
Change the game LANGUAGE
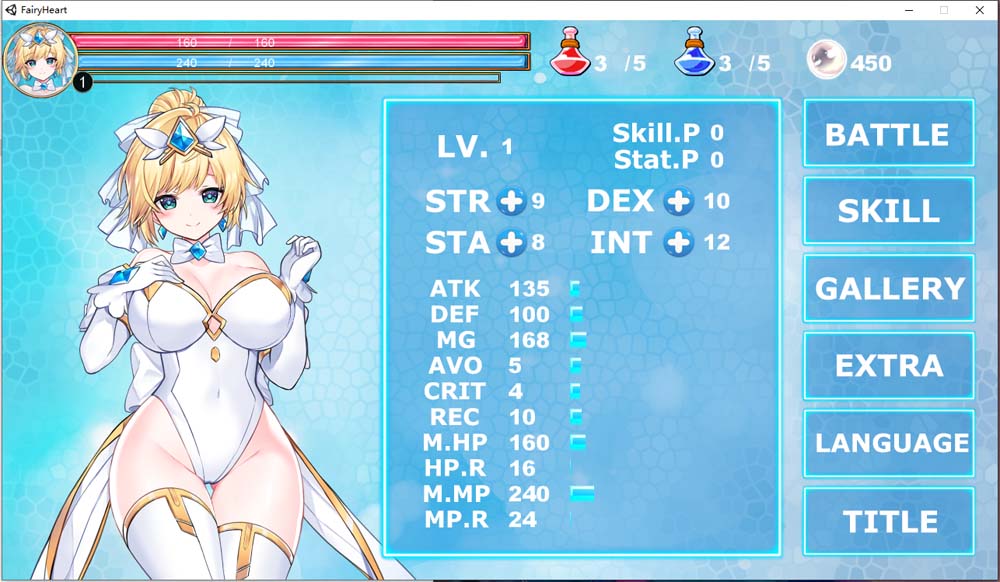[x=888, y=443]
